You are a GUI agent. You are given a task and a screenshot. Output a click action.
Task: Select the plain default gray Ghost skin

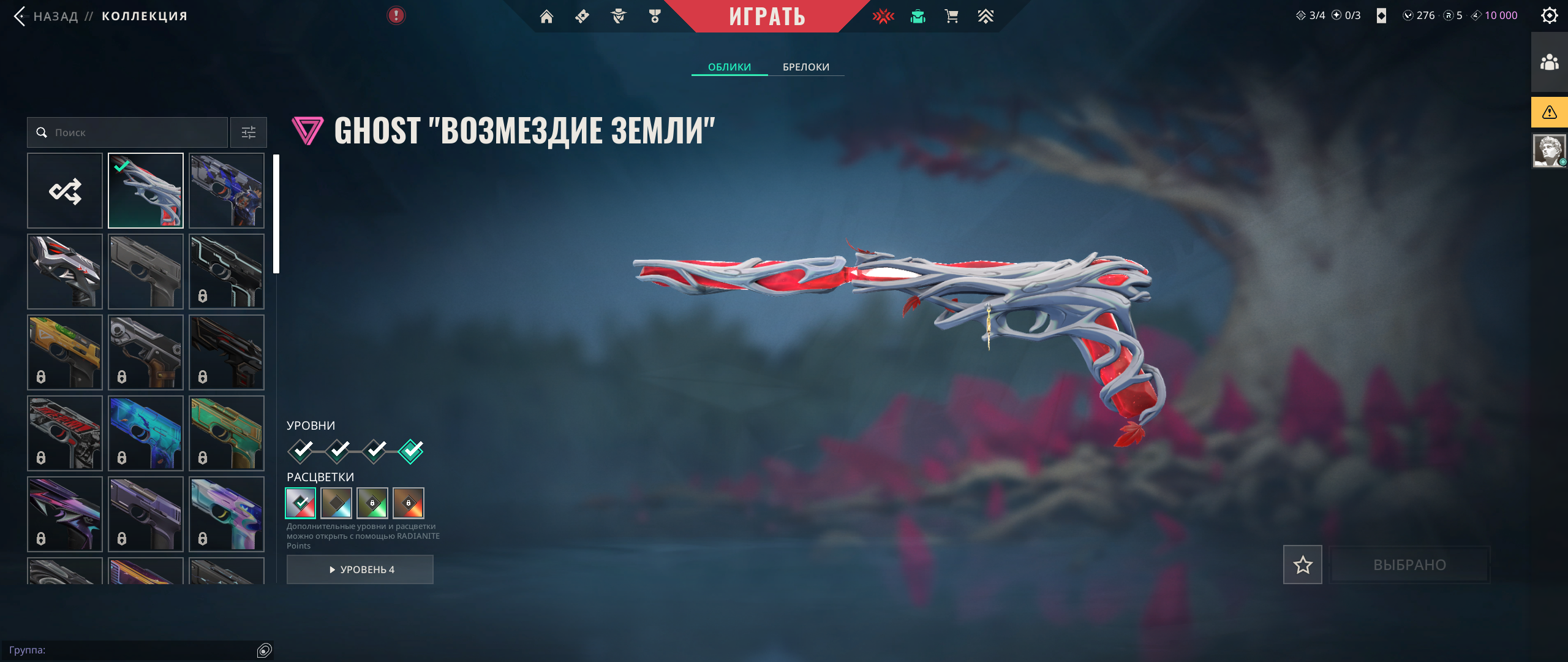point(146,272)
